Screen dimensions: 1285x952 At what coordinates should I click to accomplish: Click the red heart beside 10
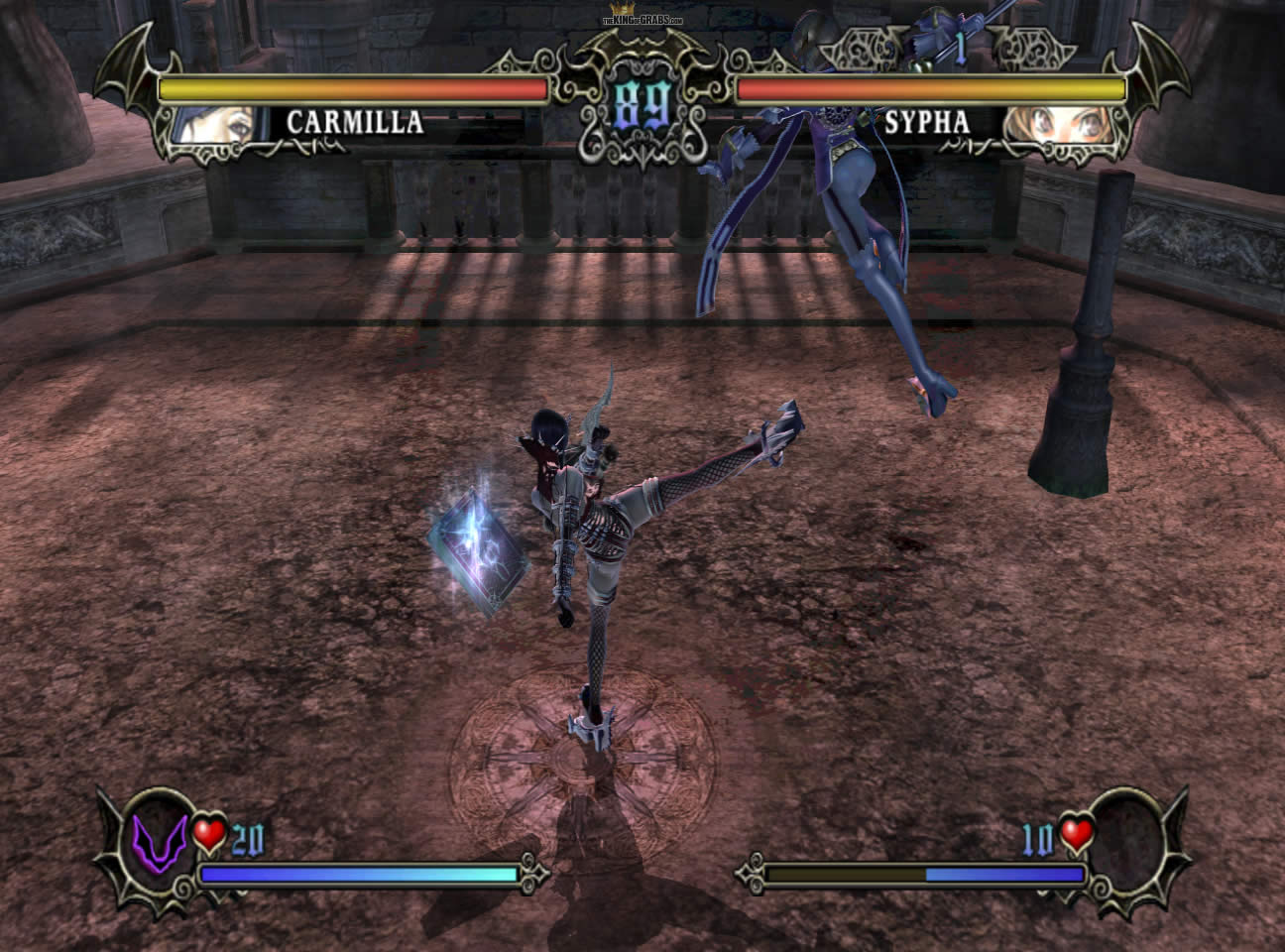(1077, 834)
